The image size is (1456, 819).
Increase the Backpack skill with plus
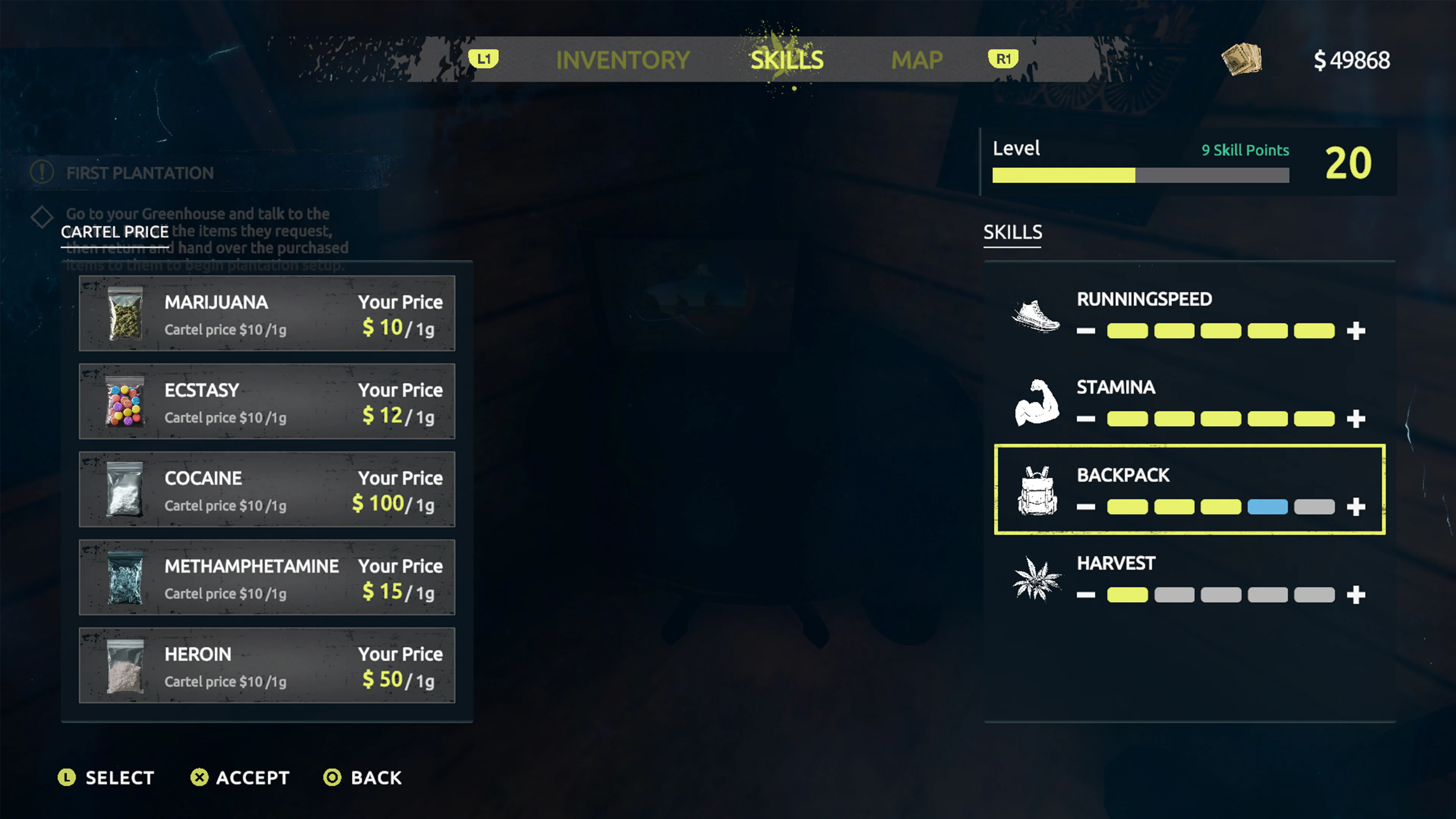[x=1357, y=507]
